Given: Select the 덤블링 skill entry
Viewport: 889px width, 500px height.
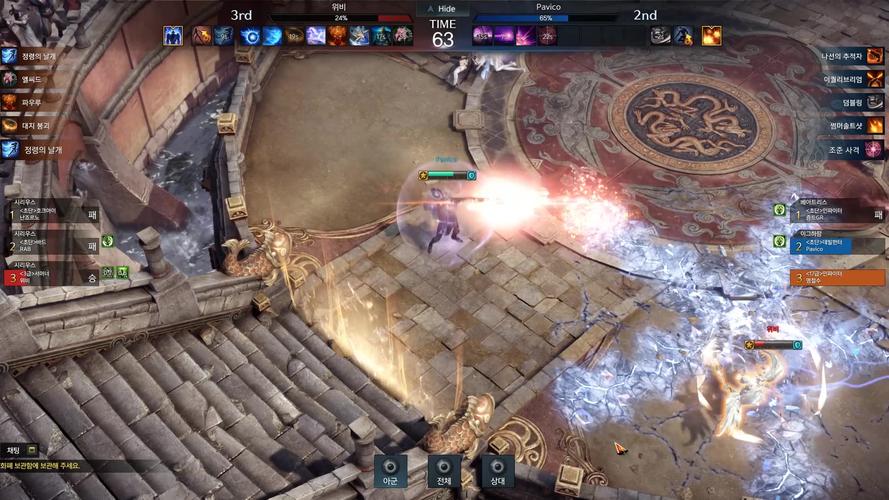Looking at the screenshot, I should [x=852, y=102].
